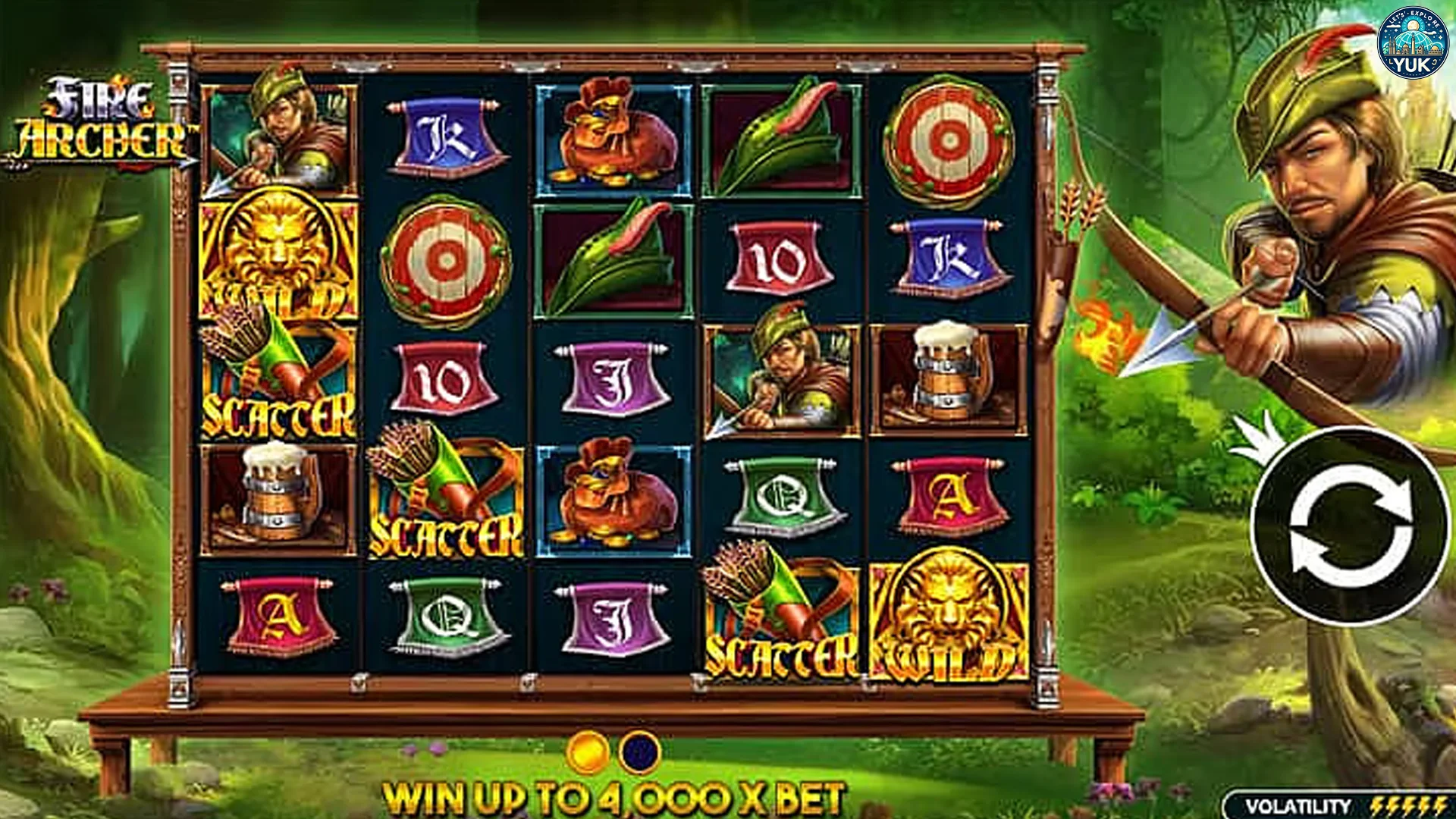The width and height of the screenshot is (1456, 819).
Task: Click the YUK channel logo badge
Action: 1412,44
